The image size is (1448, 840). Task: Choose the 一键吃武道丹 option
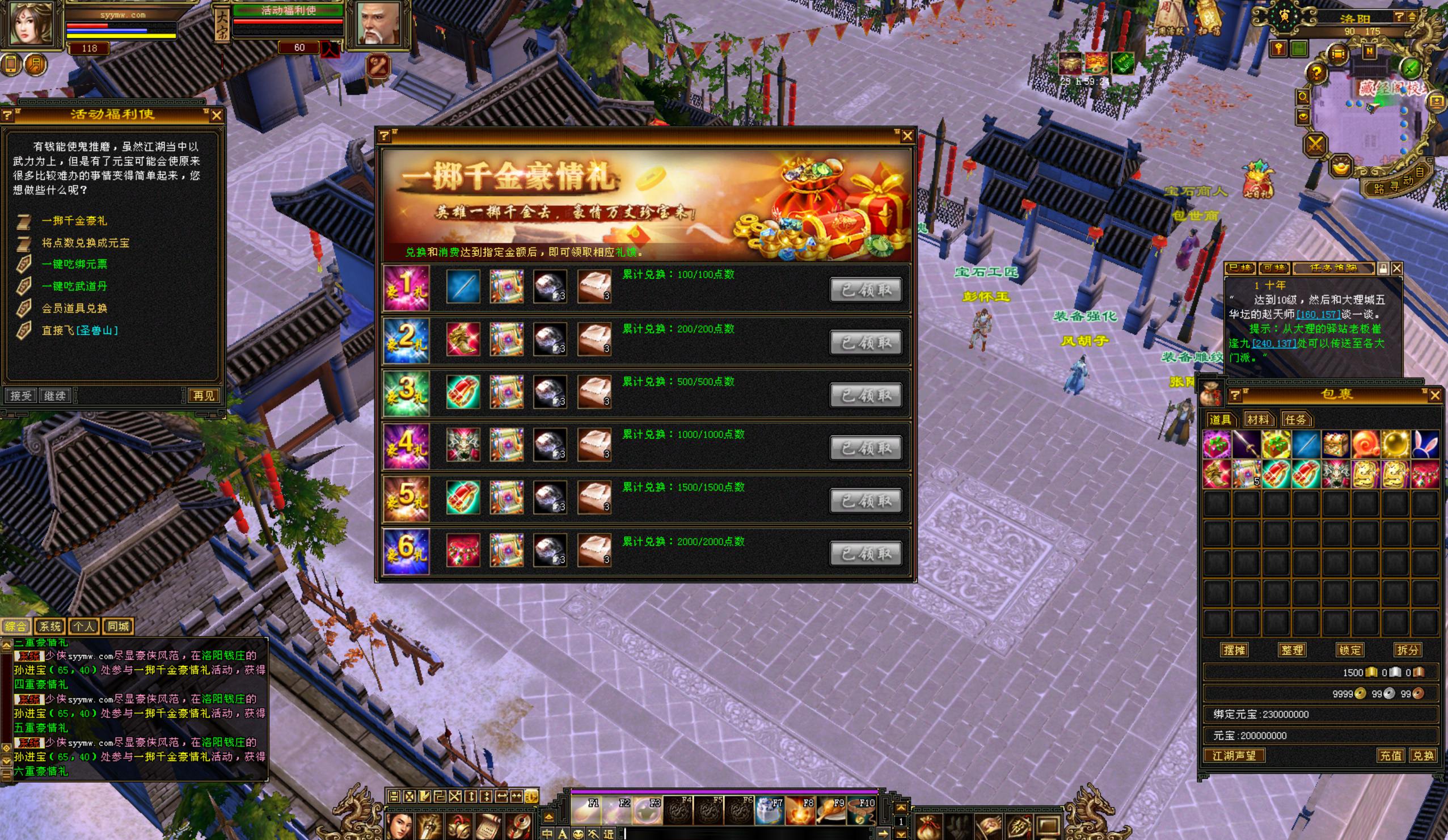(74, 286)
